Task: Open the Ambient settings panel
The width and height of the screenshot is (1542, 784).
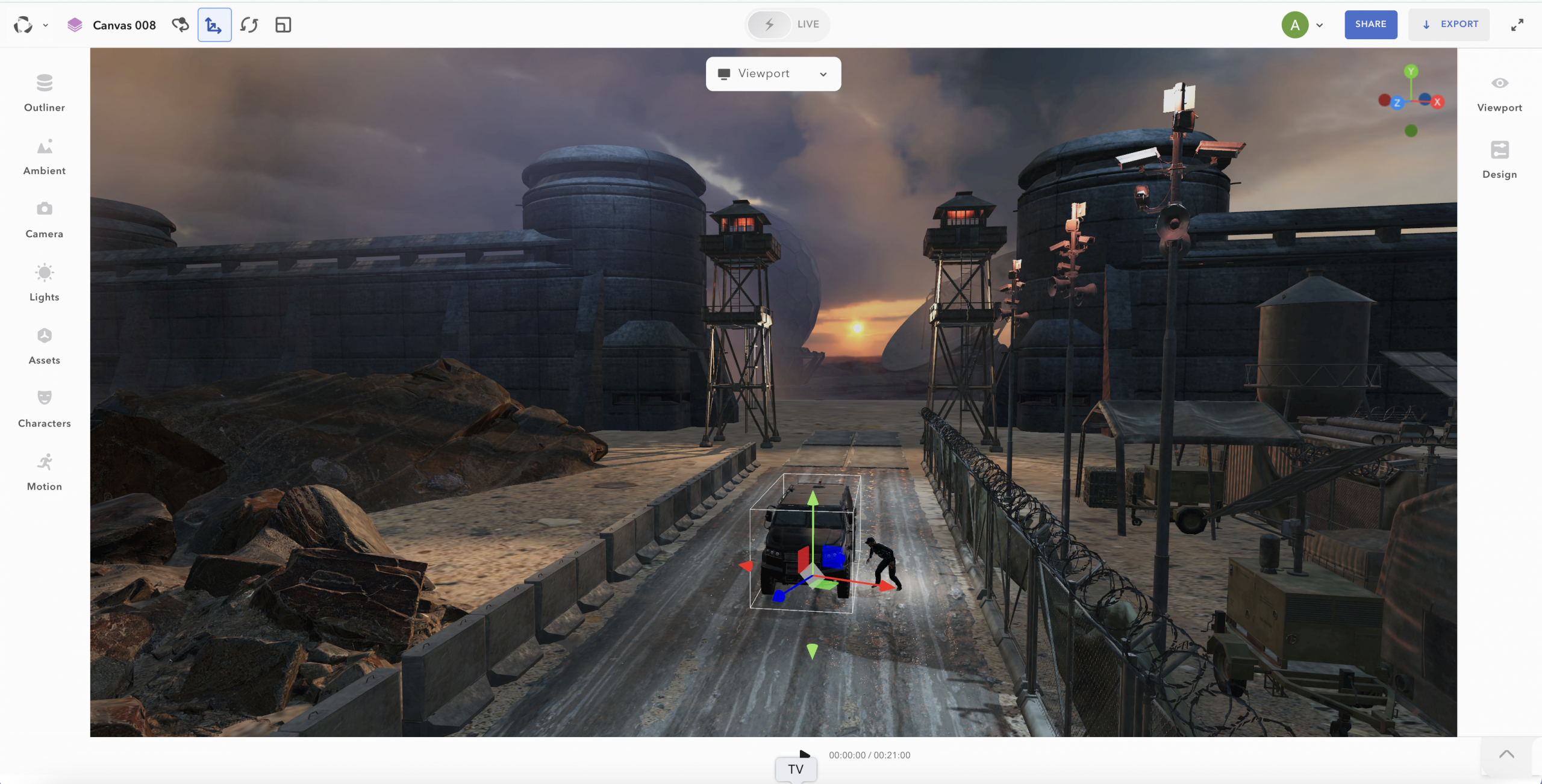Action: [x=43, y=155]
